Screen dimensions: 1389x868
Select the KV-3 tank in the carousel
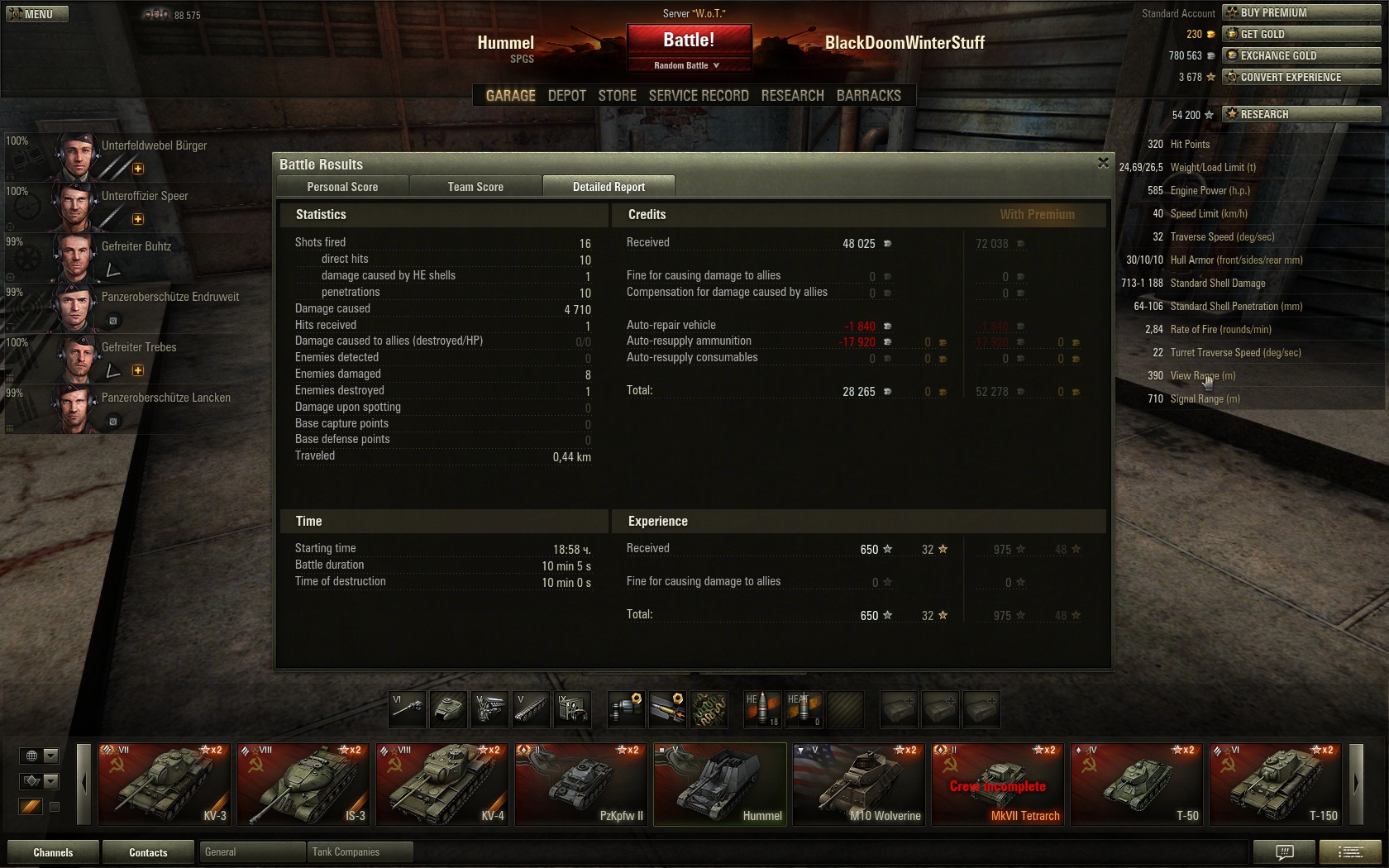coord(165,784)
